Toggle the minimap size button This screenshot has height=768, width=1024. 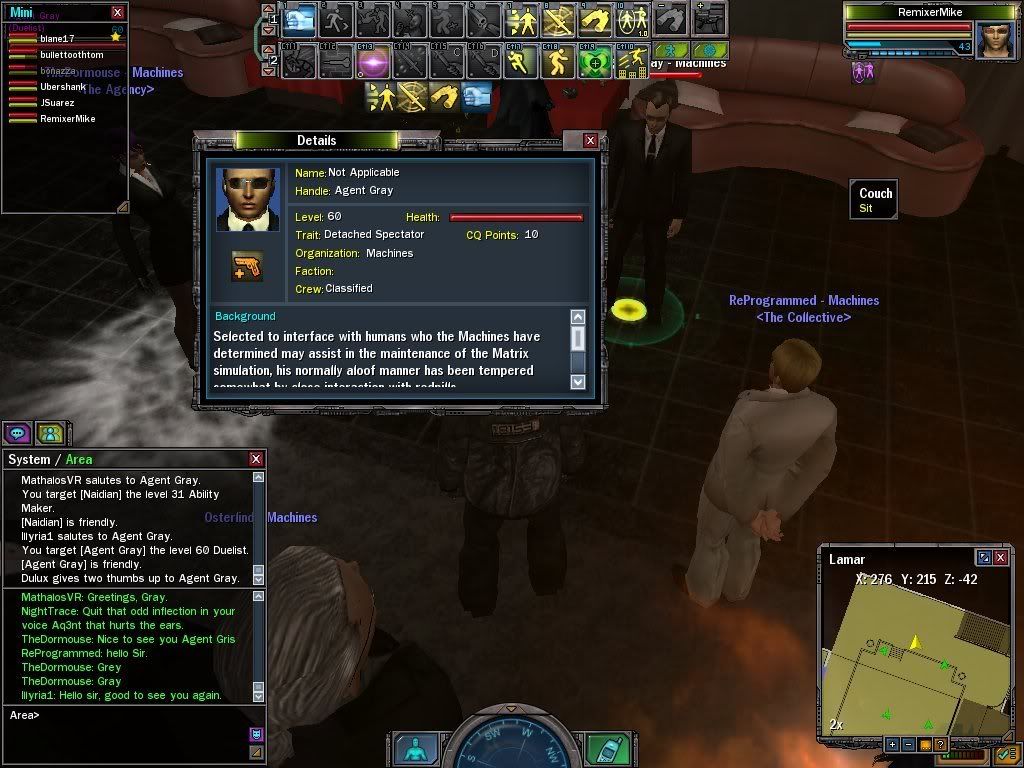tap(984, 558)
